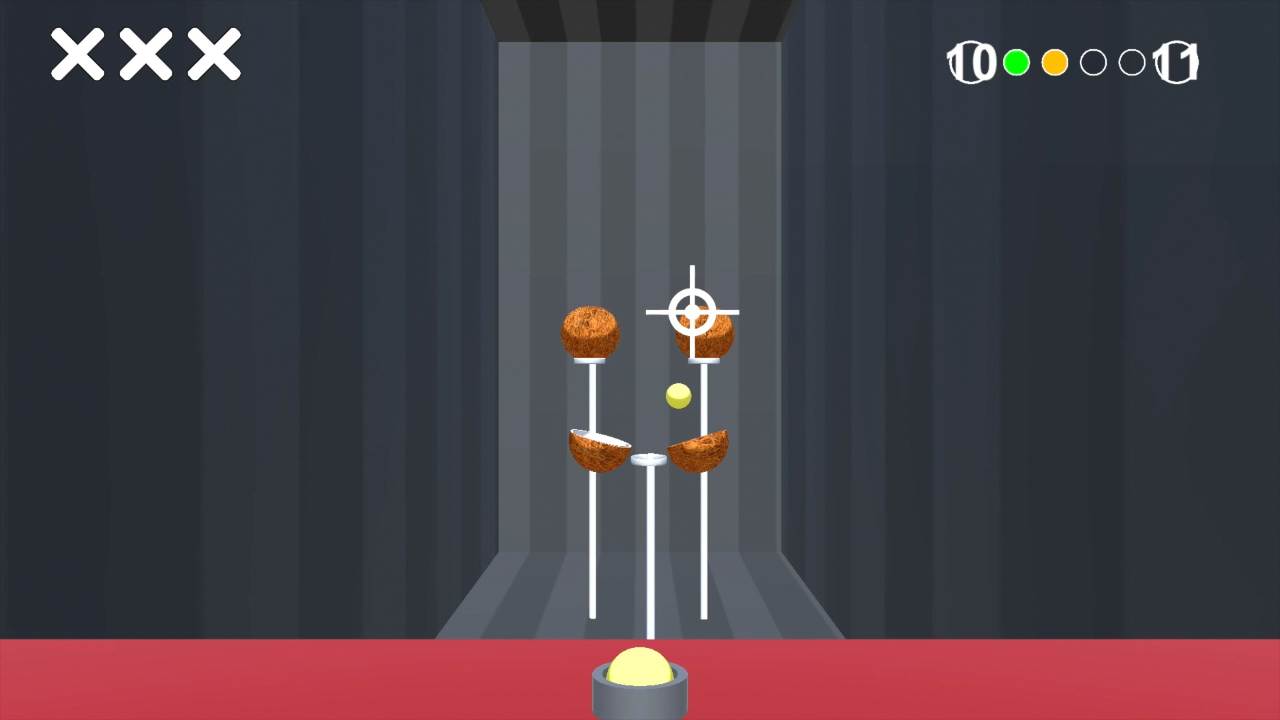Select the level 11 indicator
Image resolution: width=1280 pixels, height=720 pixels.
click(1175, 62)
